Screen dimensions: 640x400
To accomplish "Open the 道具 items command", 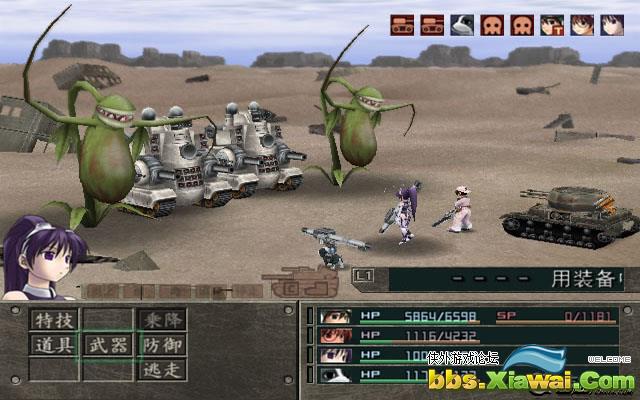I will pyautogui.click(x=53, y=346).
